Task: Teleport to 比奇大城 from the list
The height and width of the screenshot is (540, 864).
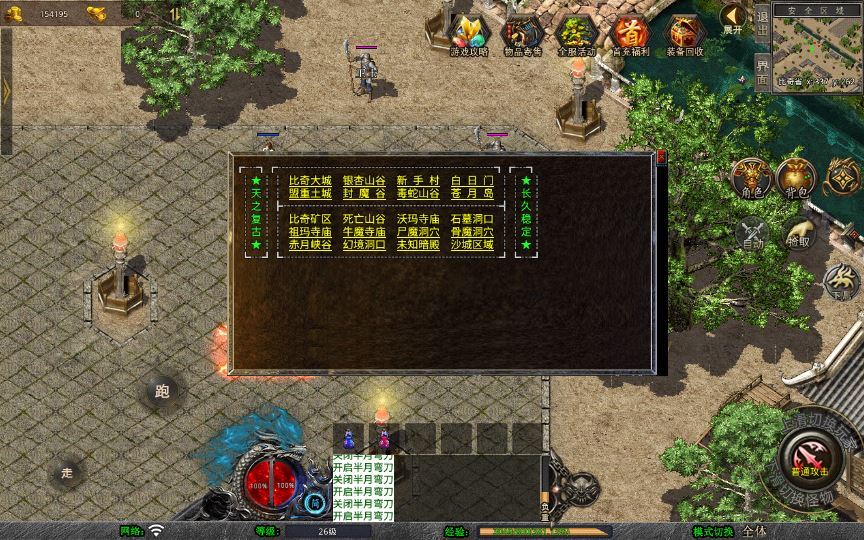Action: click(x=309, y=180)
